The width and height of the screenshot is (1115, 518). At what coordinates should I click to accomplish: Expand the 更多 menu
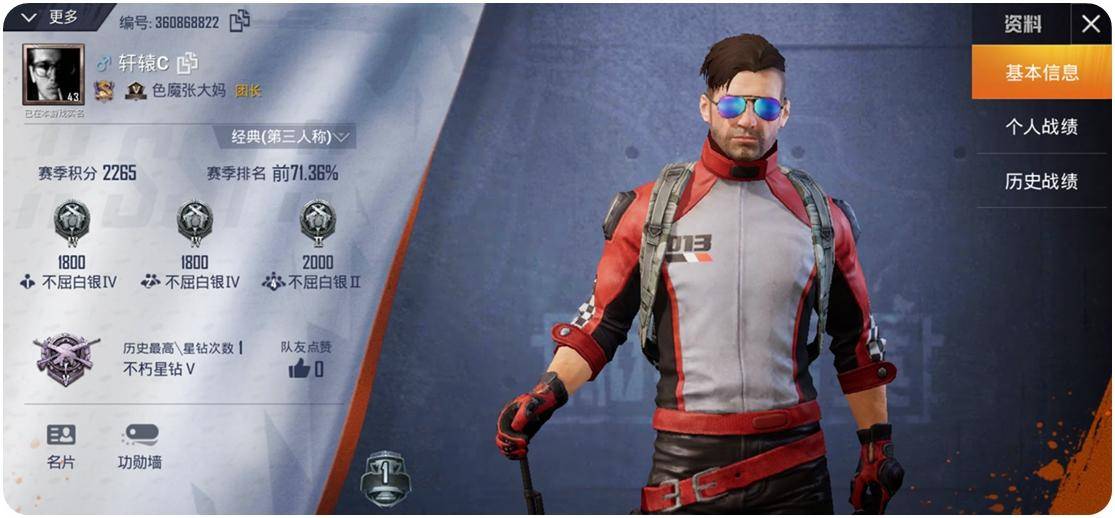(50, 17)
